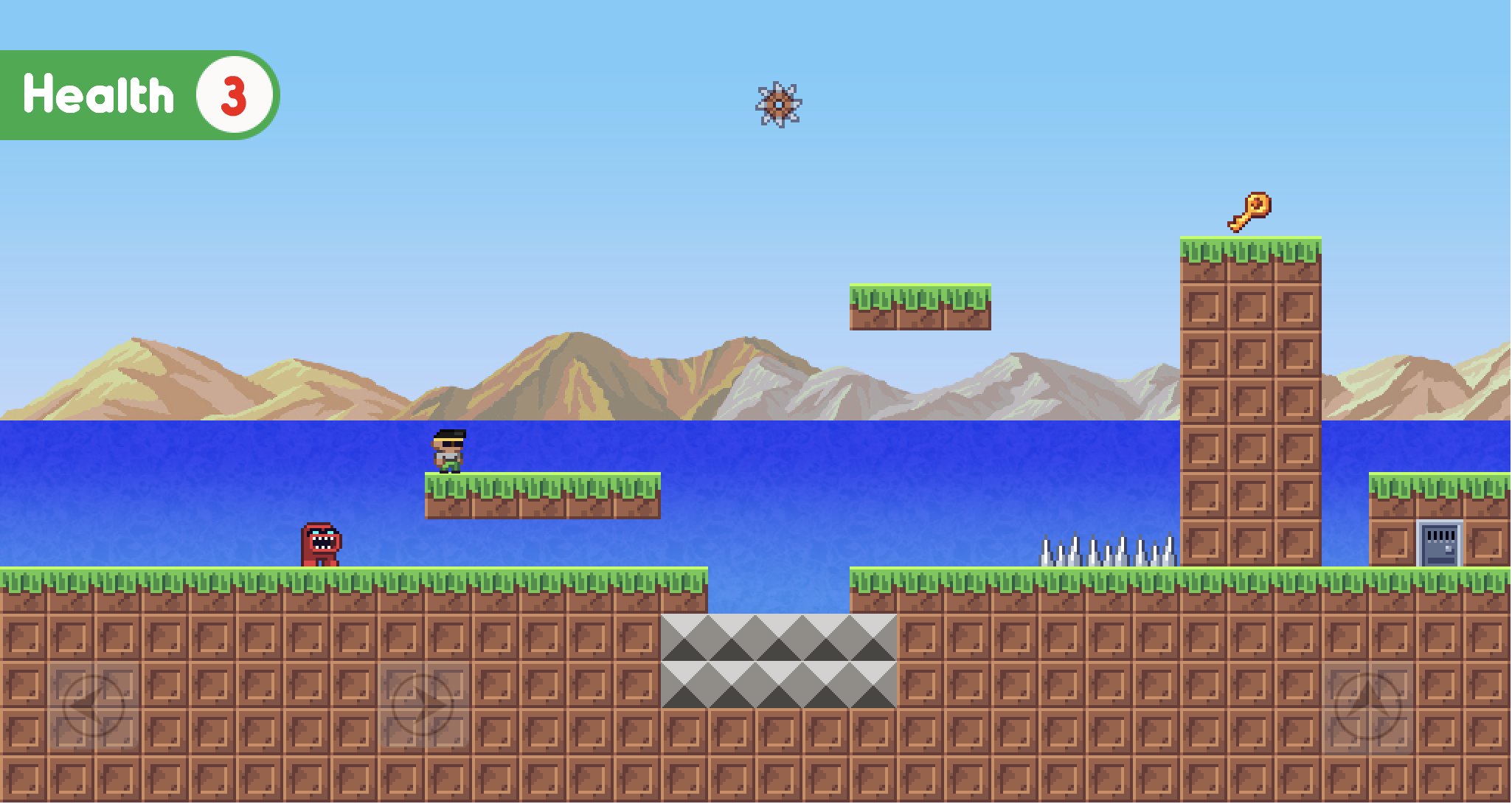
Task: Click the metal exit door on the right
Action: [x=1438, y=544]
